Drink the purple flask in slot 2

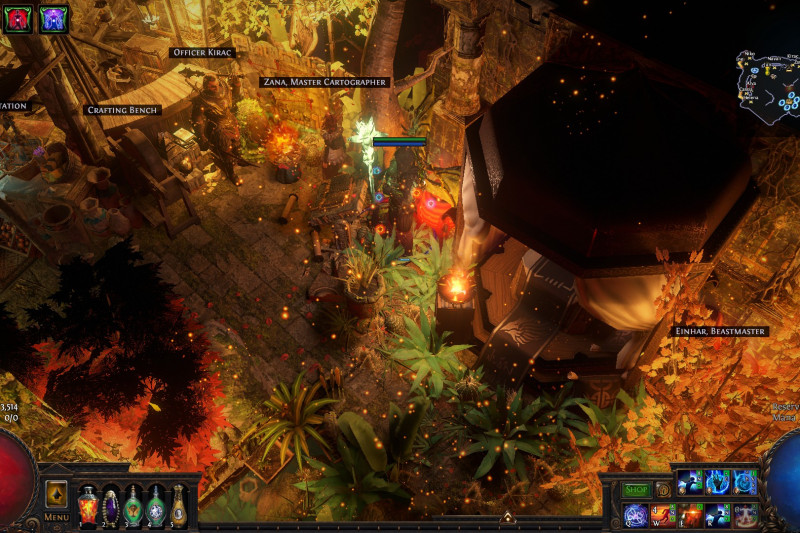(111, 505)
